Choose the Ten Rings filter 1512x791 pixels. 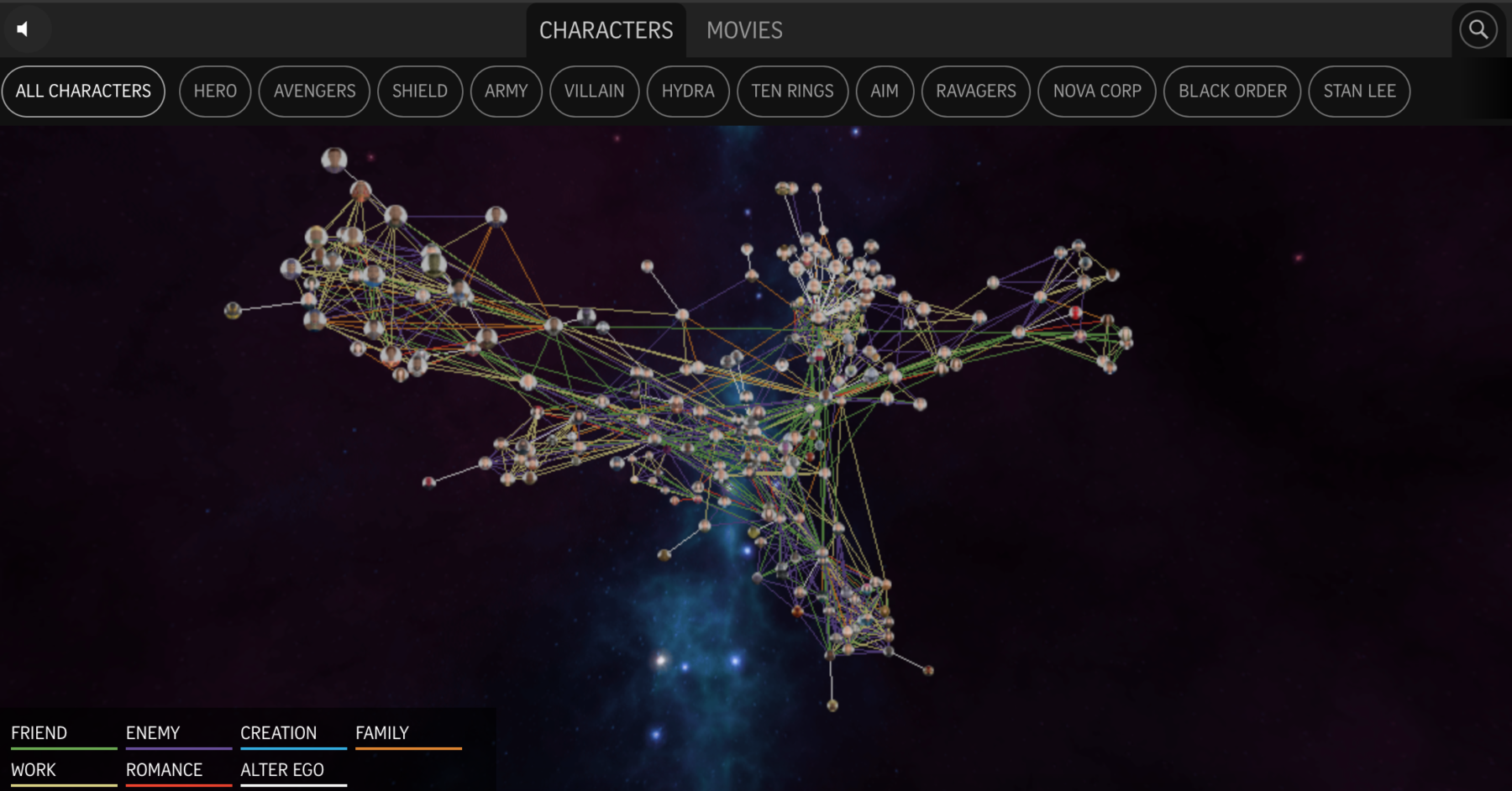coord(792,92)
